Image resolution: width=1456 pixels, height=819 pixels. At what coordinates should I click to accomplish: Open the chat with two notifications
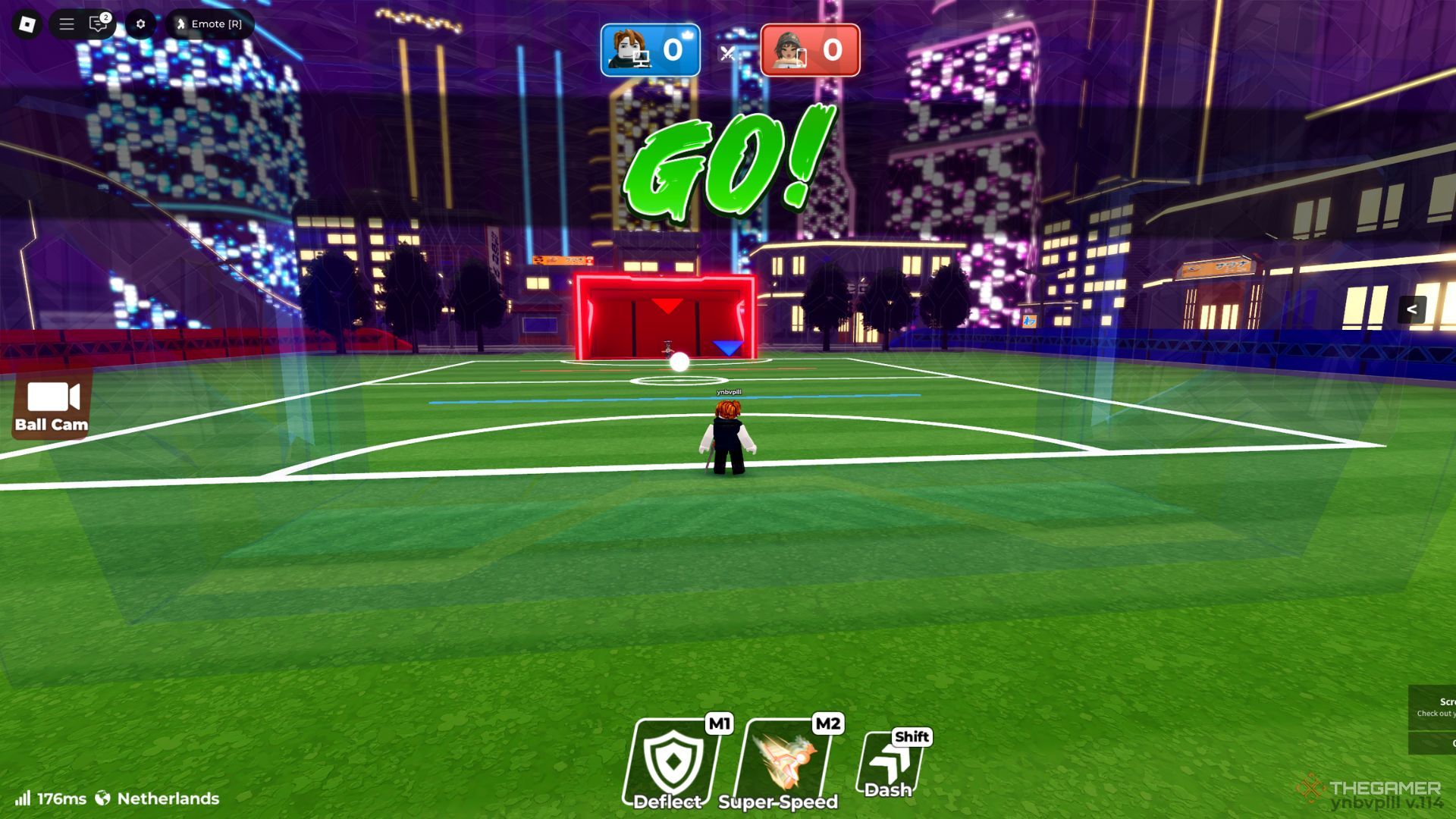tap(99, 24)
